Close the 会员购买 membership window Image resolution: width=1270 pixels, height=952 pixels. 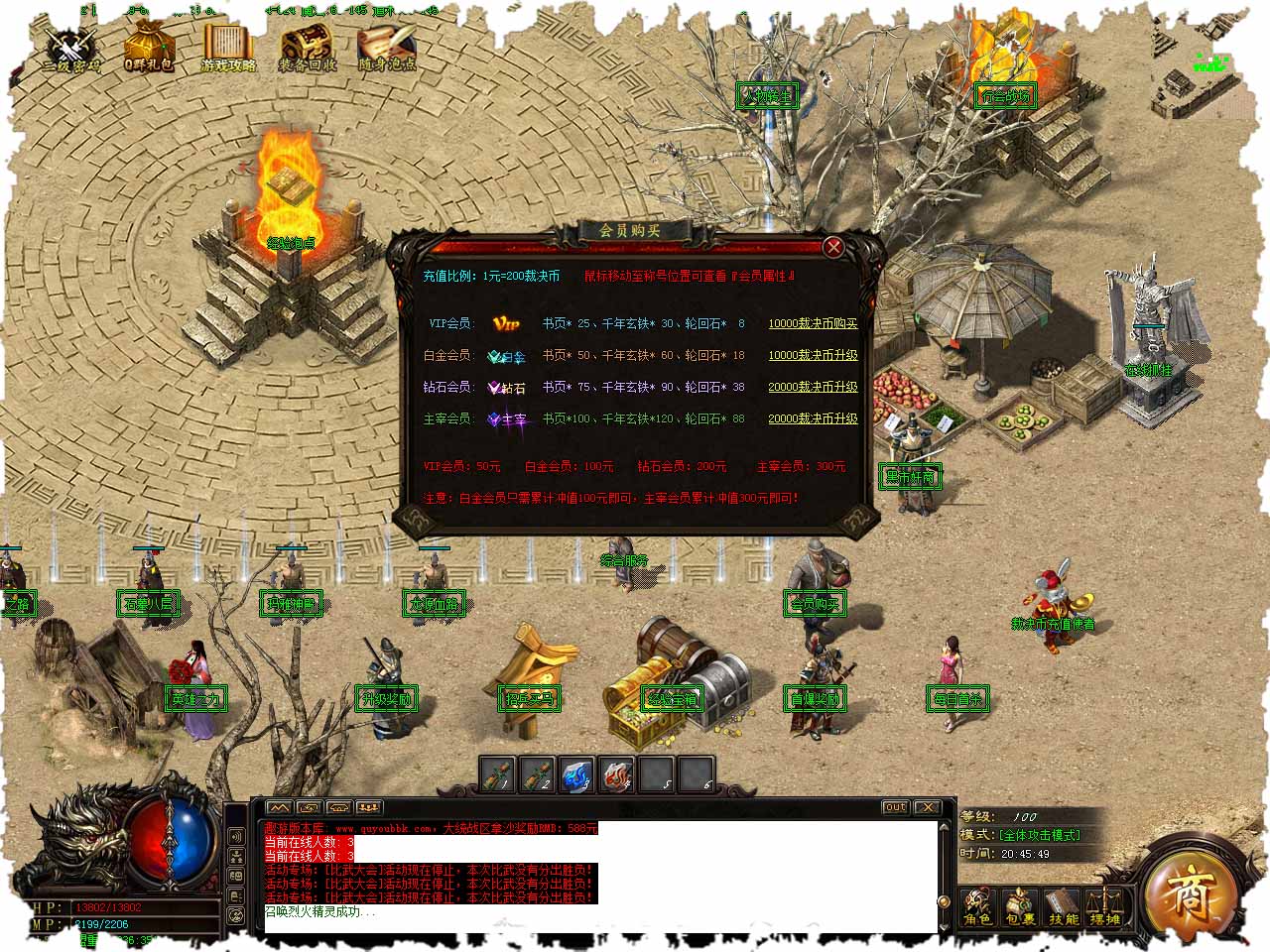click(833, 247)
